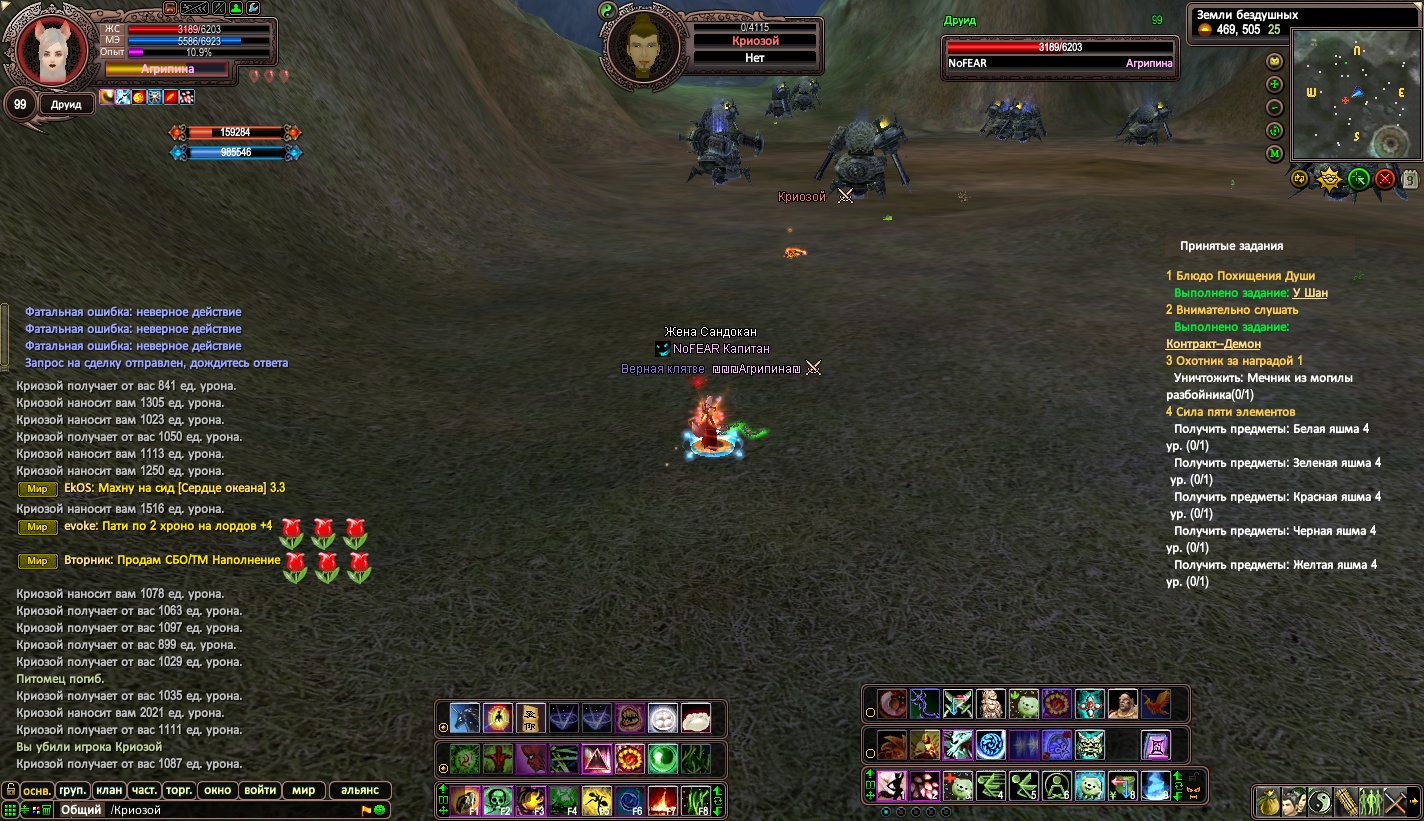The height and width of the screenshot is (821, 1424).
Task: Activate the blue flame skill in slot 9
Action: coord(1155,785)
